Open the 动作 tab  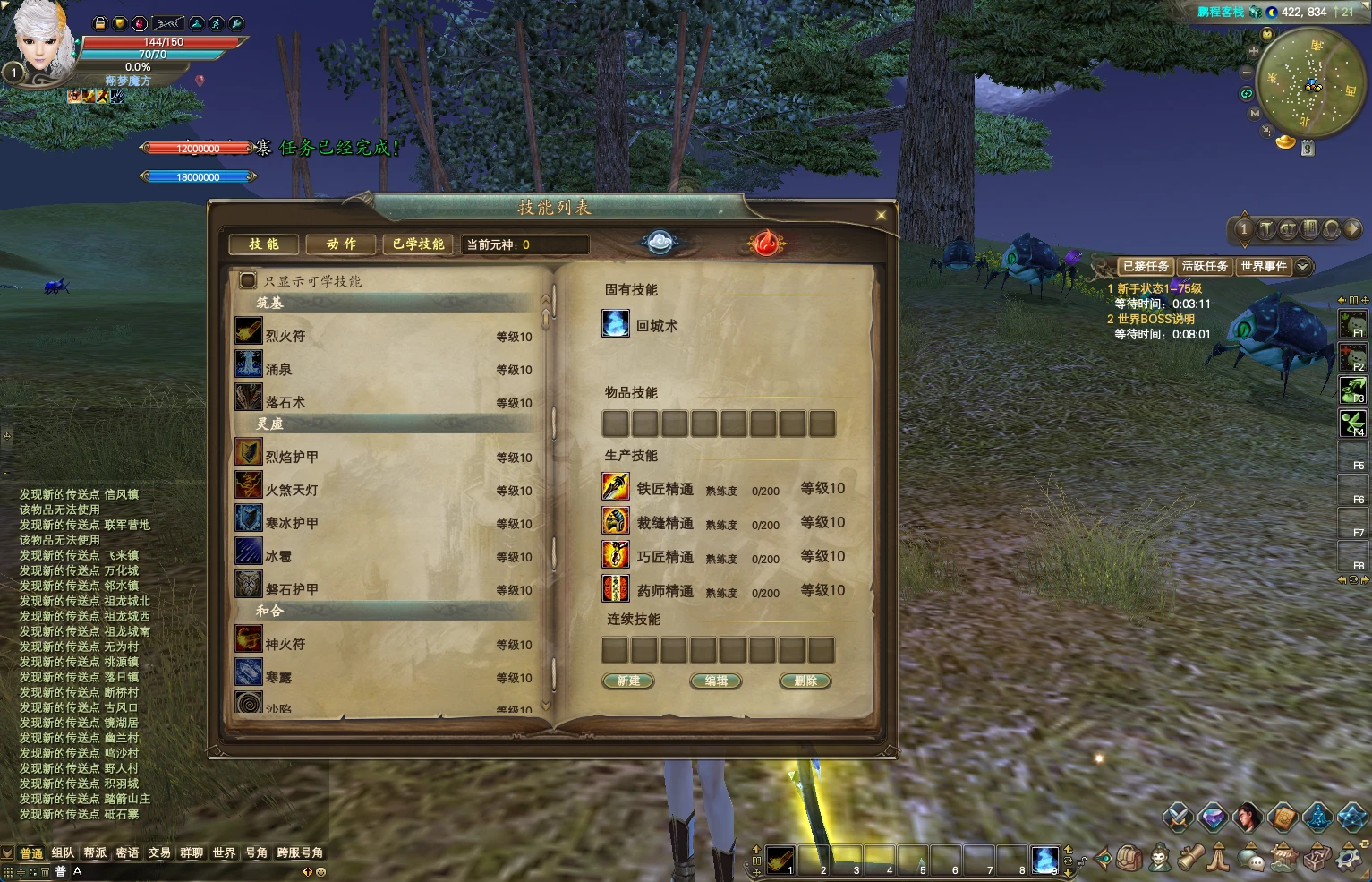click(341, 244)
